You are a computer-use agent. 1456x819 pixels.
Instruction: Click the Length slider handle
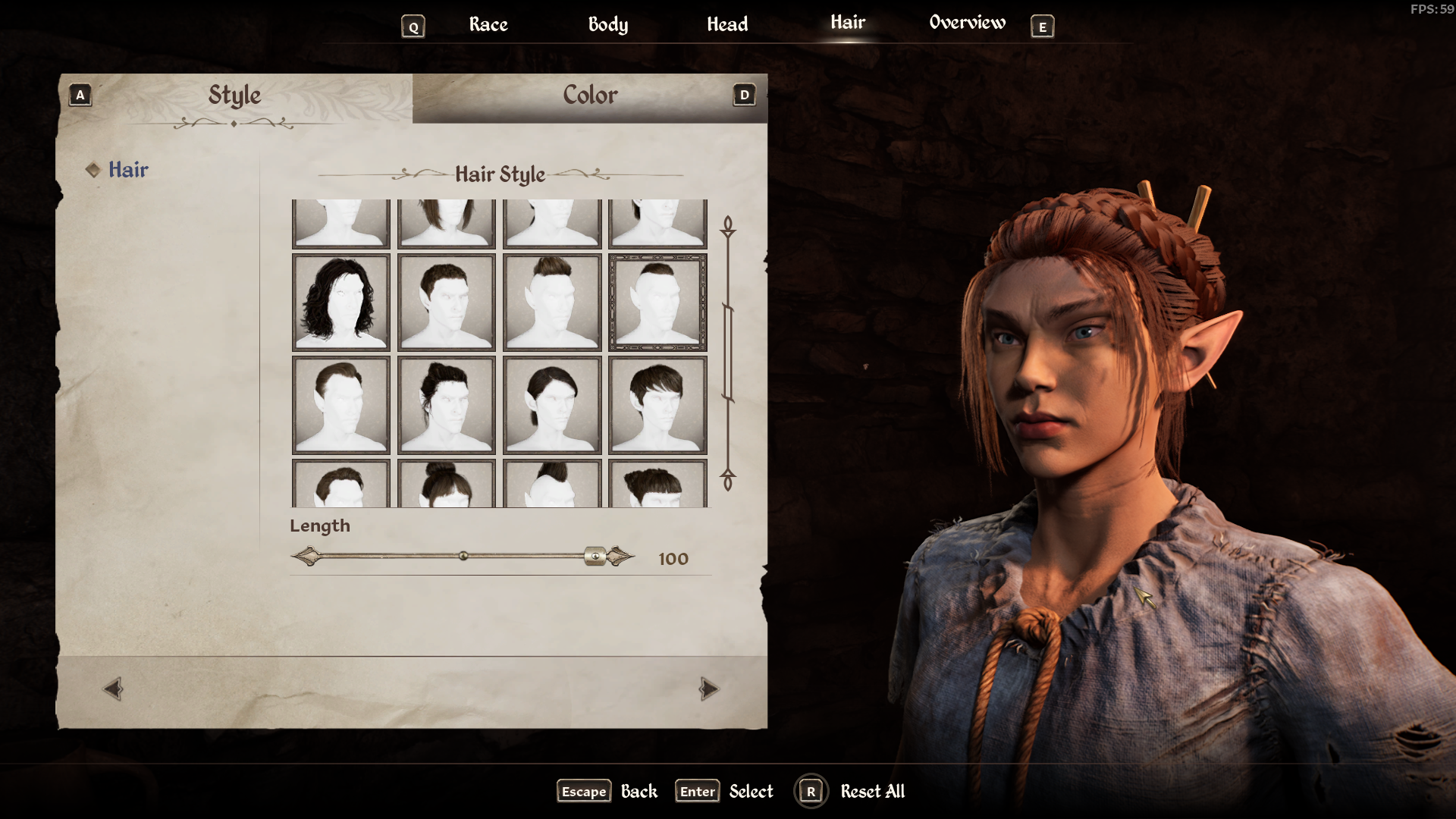tap(595, 557)
